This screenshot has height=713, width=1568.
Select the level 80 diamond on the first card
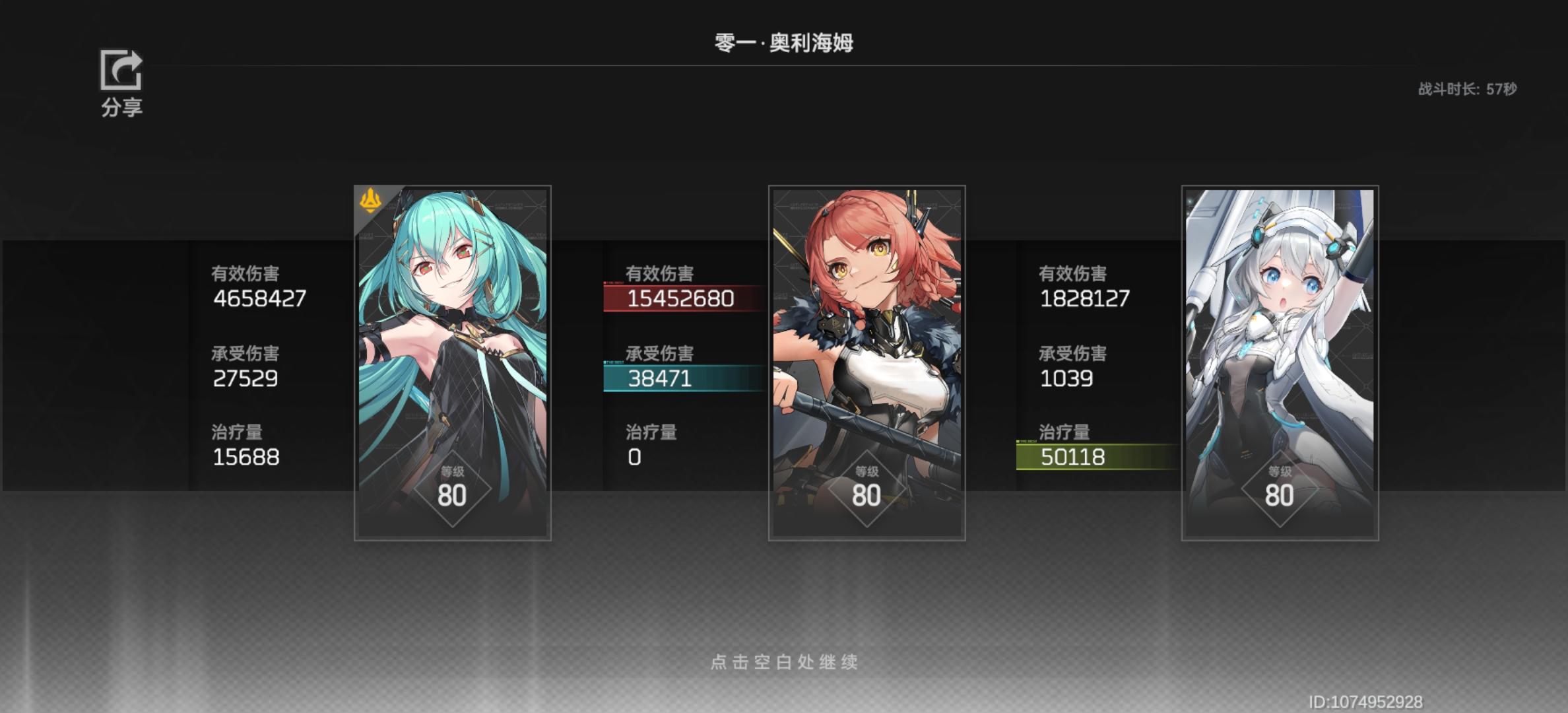(x=453, y=487)
